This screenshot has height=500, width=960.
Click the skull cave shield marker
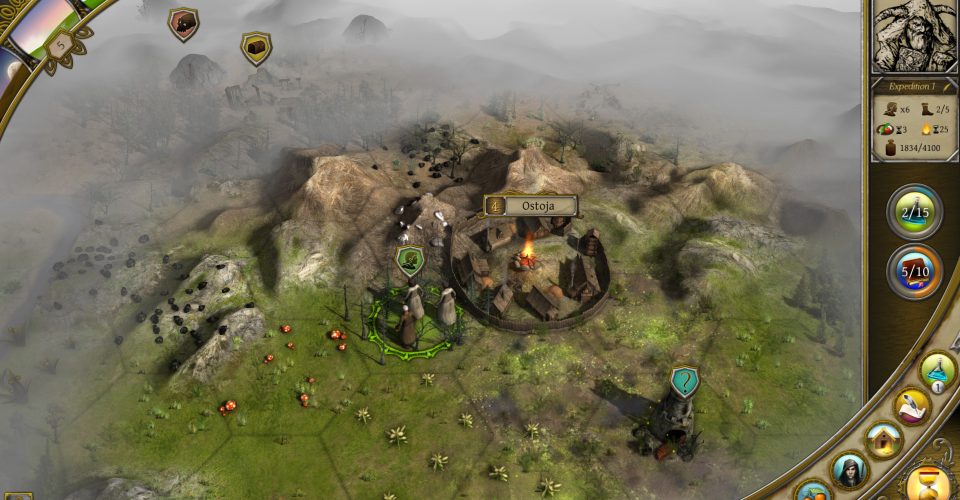(x=183, y=24)
